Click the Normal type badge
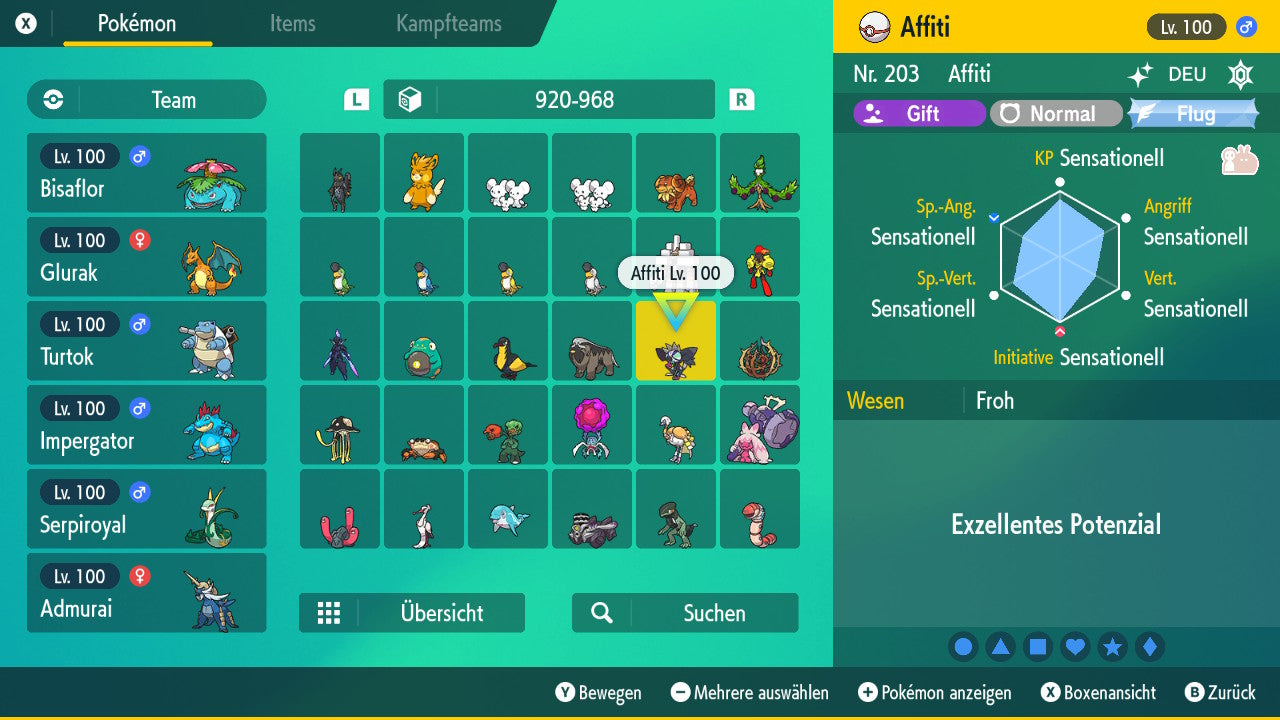 [x=1056, y=113]
